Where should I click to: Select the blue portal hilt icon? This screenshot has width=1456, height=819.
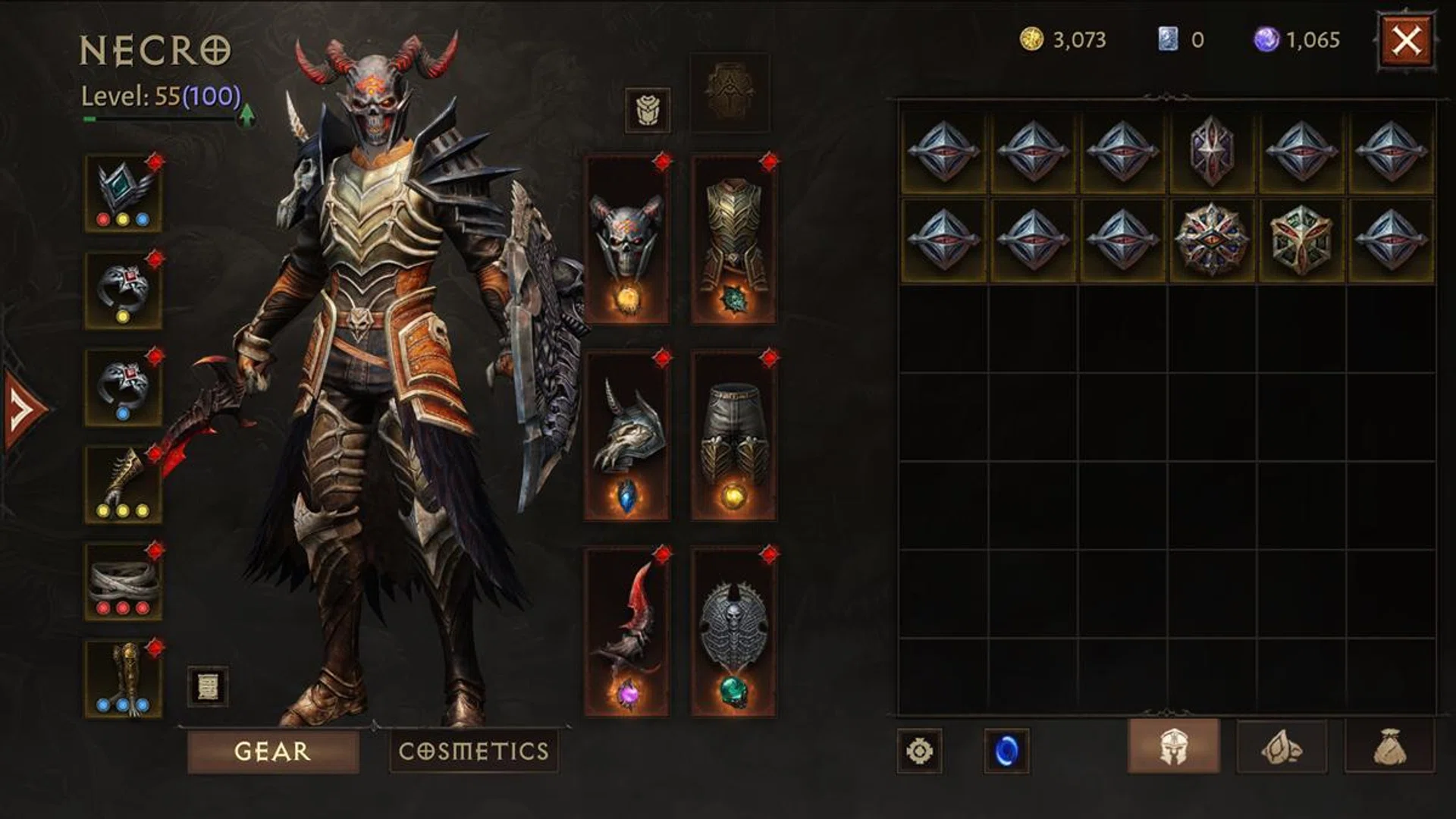click(x=1006, y=749)
